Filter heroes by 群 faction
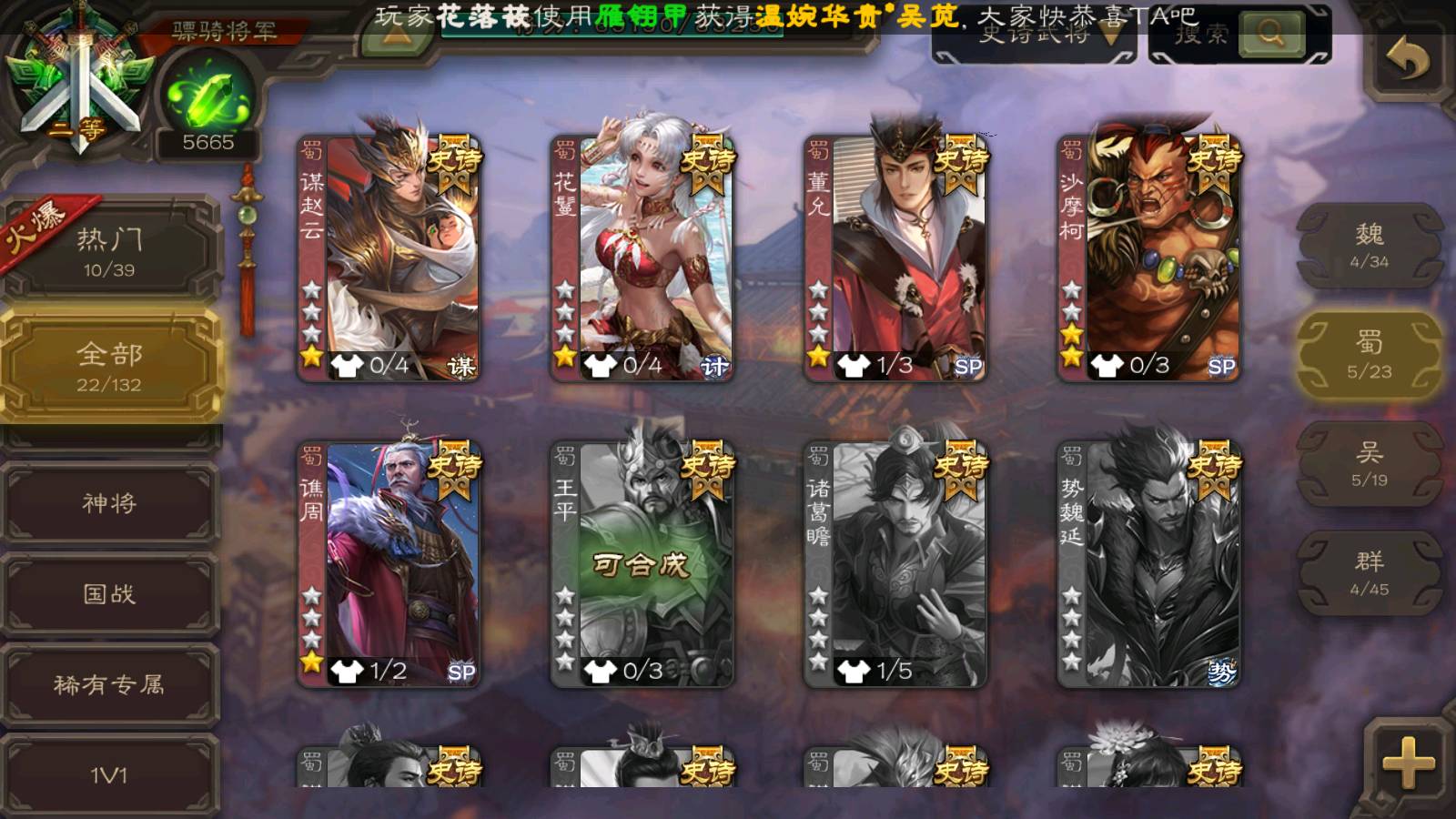This screenshot has height=819, width=1456. [1369, 573]
